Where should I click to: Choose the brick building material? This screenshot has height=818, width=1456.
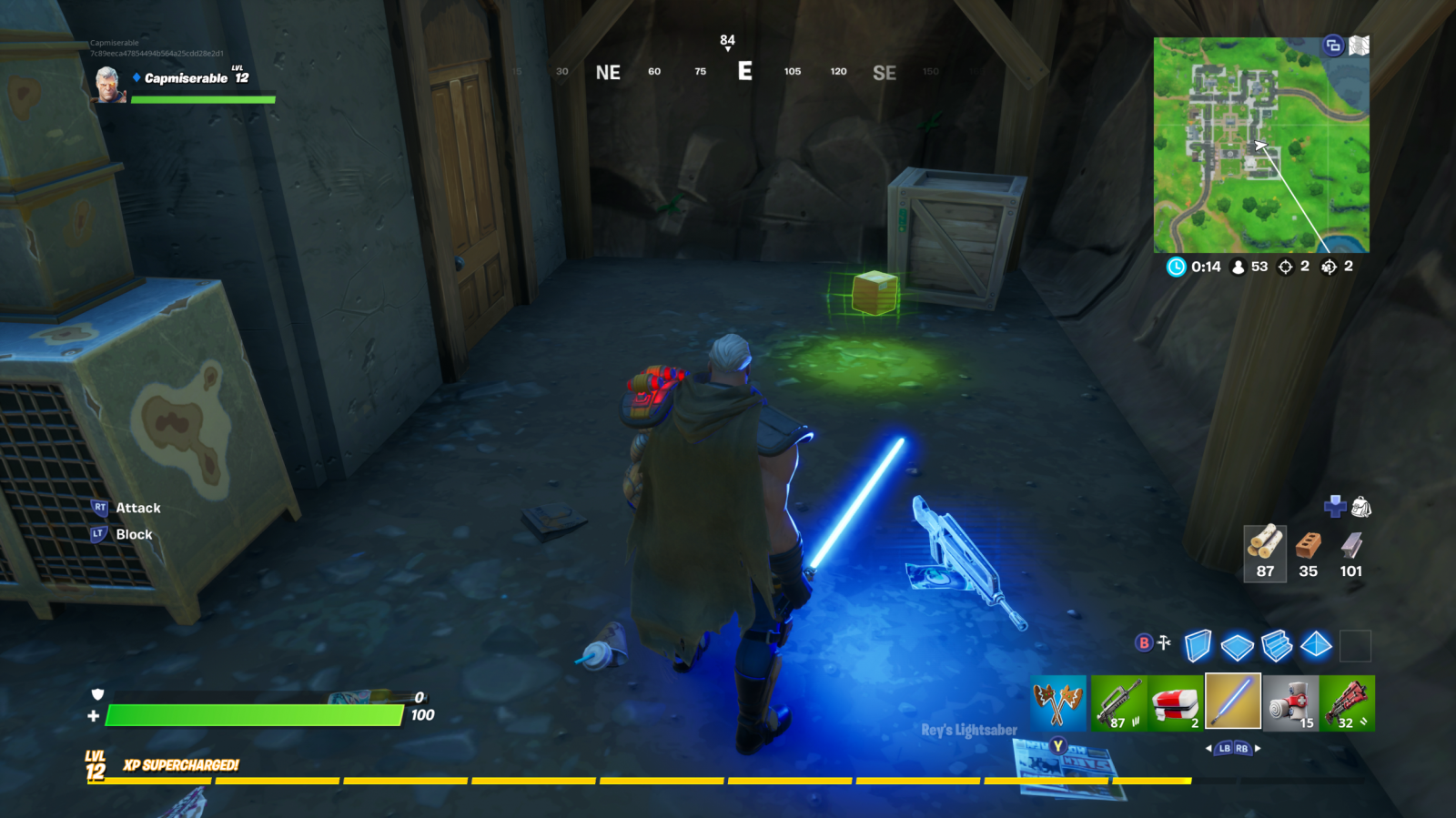1308,551
